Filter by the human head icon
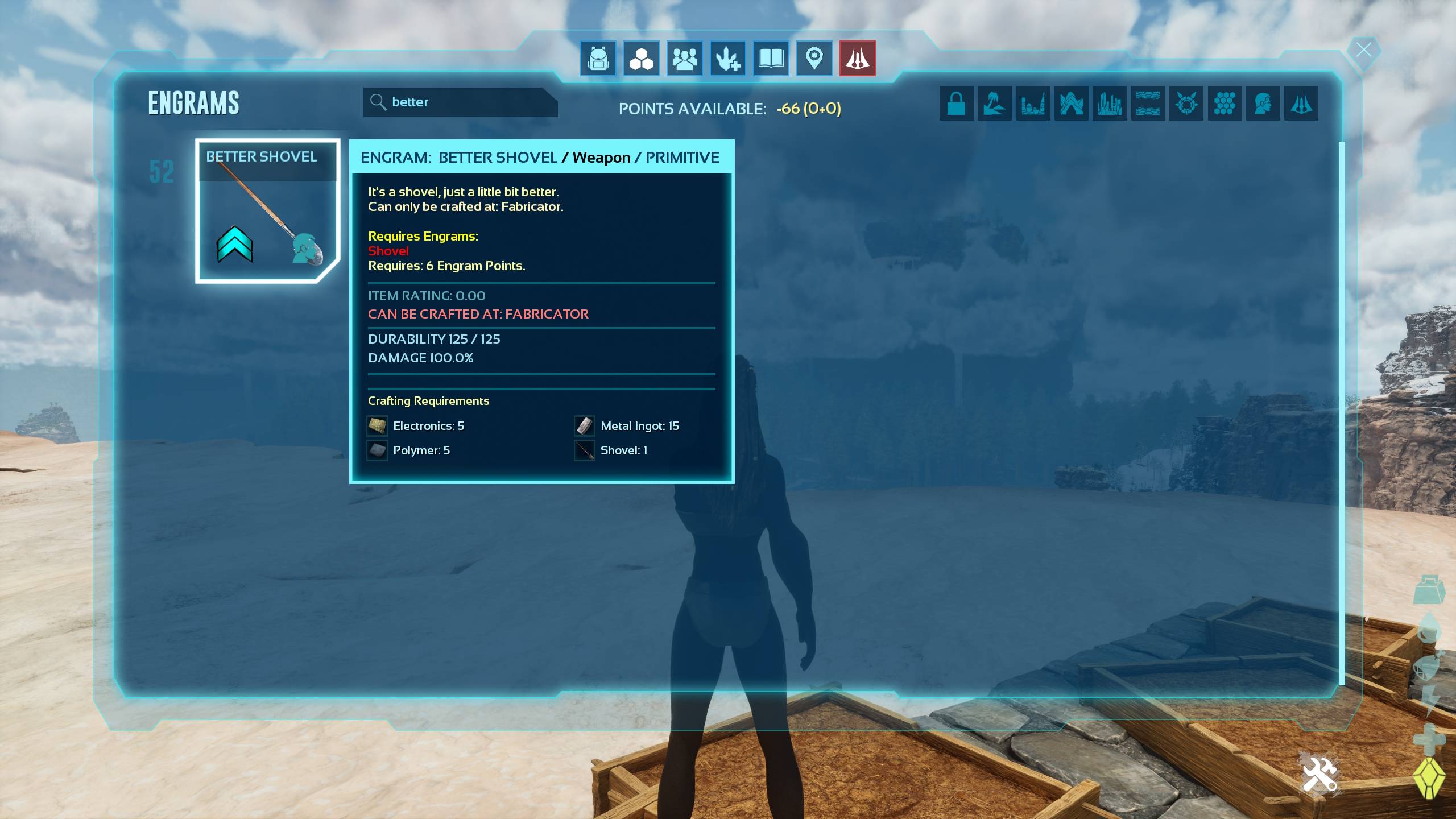1456x819 pixels. 1263,104
